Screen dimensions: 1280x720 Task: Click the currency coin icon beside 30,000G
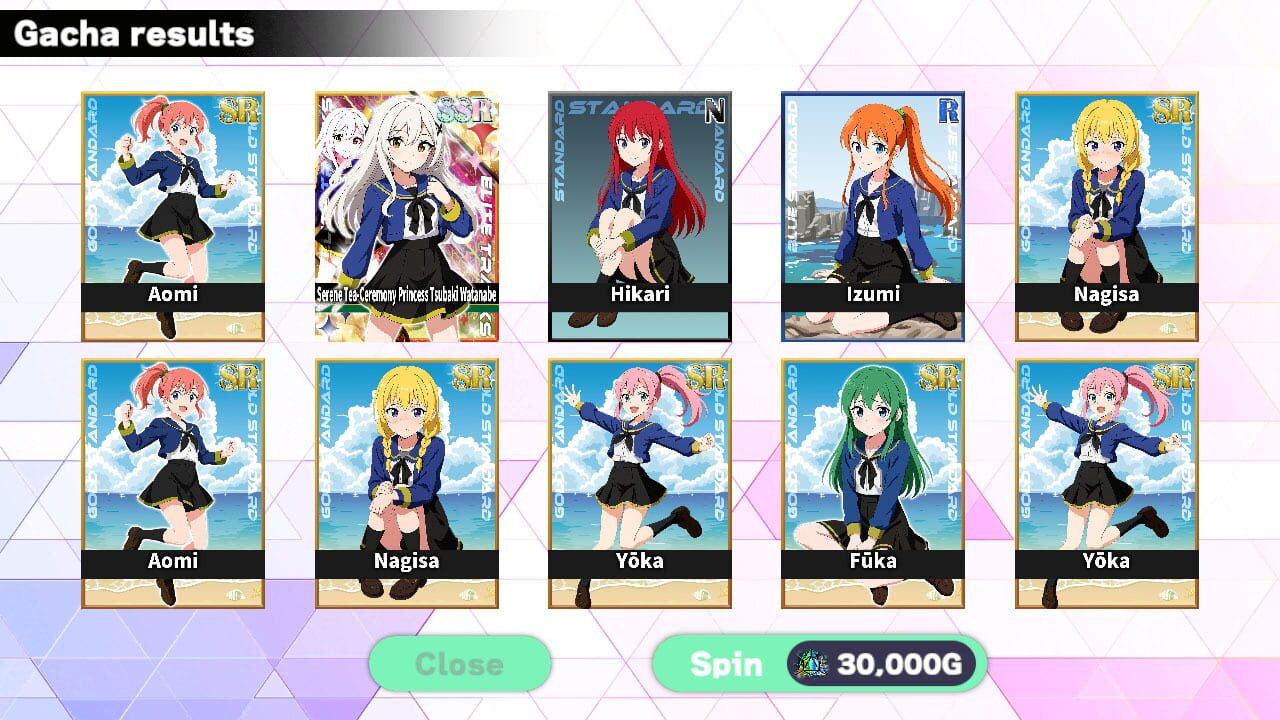tap(811, 663)
